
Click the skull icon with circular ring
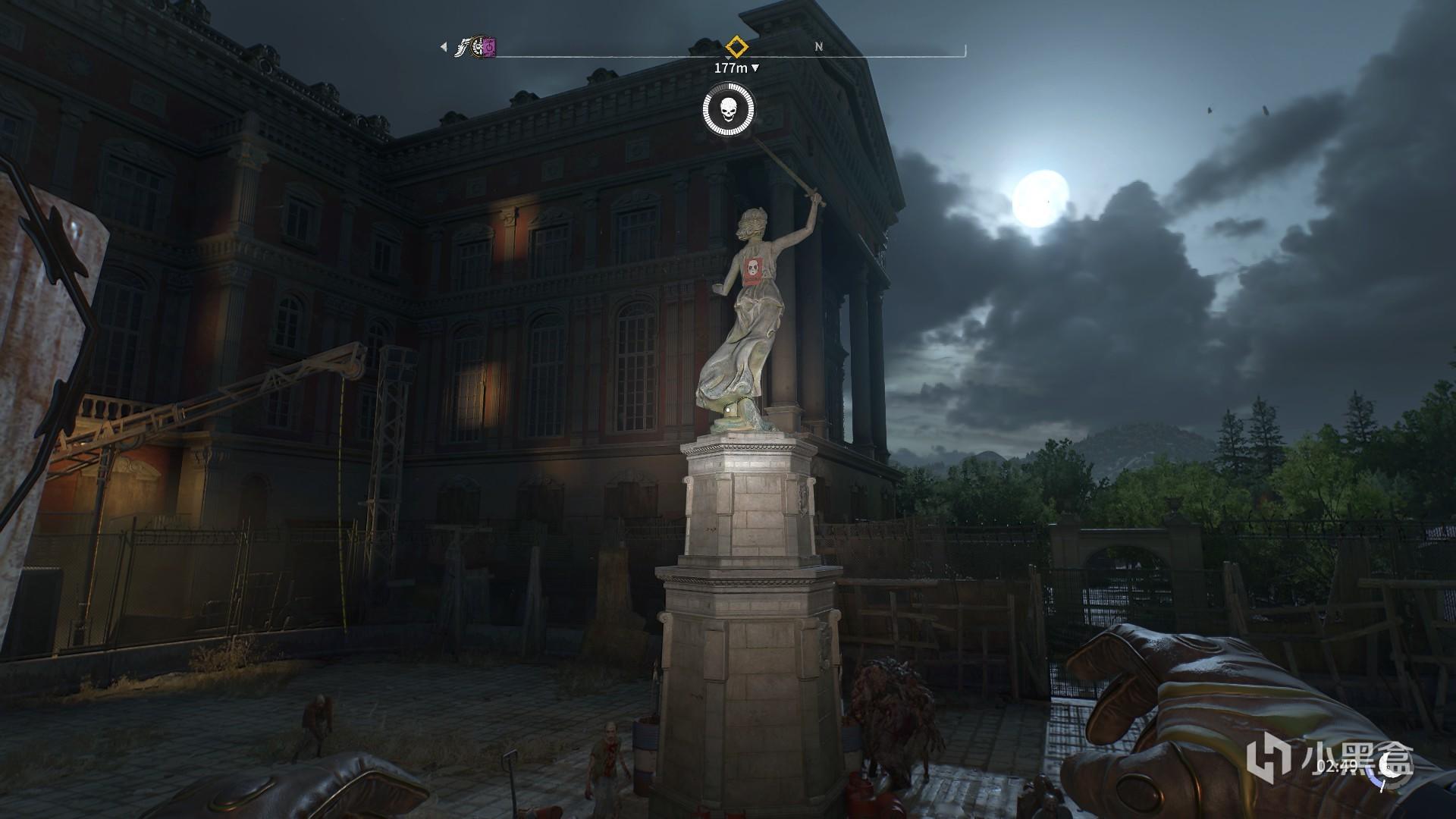728,111
